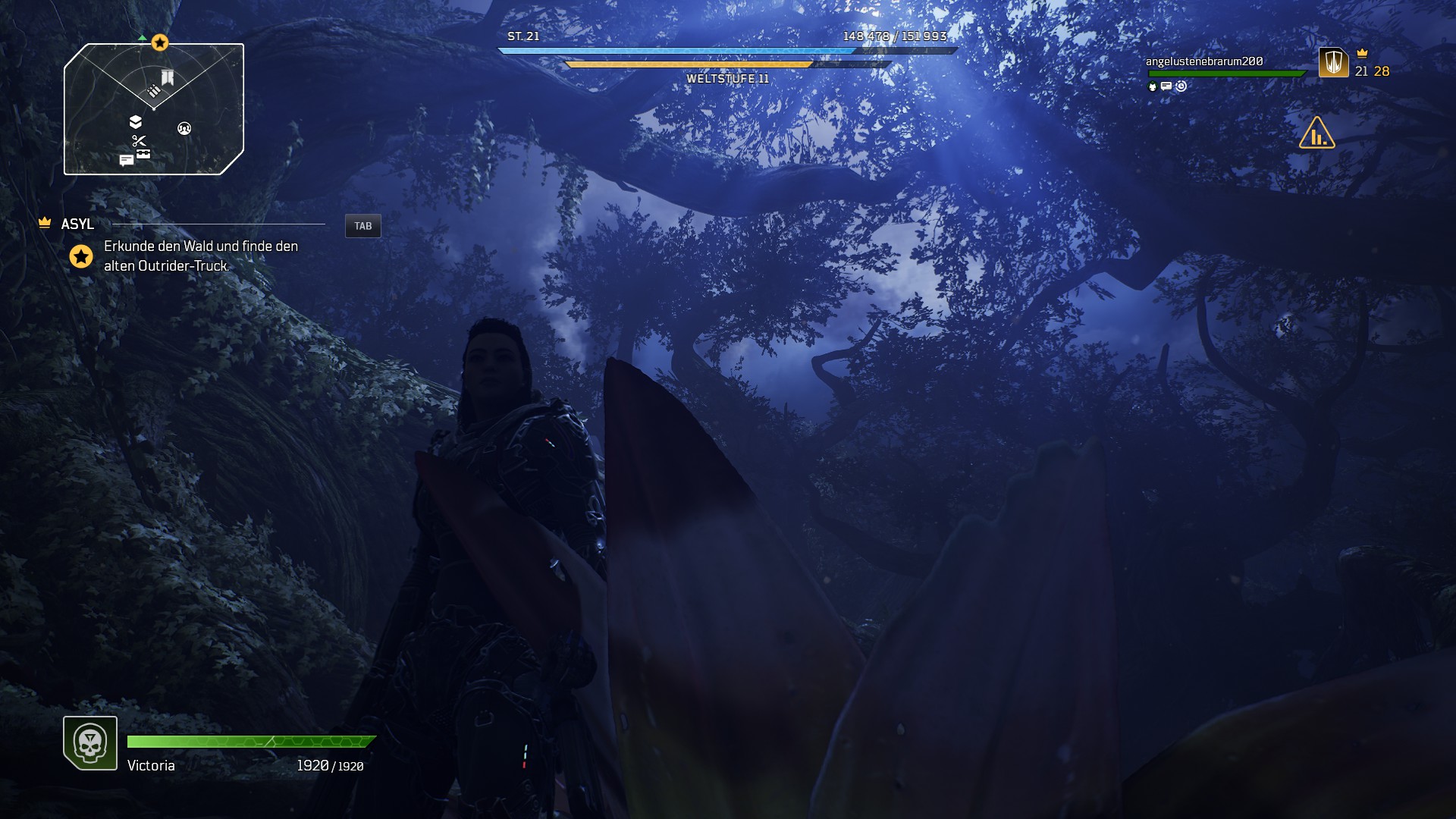Screen dimensions: 1456x819
Task: Click the banner flag marker on the minimap
Action: [168, 77]
